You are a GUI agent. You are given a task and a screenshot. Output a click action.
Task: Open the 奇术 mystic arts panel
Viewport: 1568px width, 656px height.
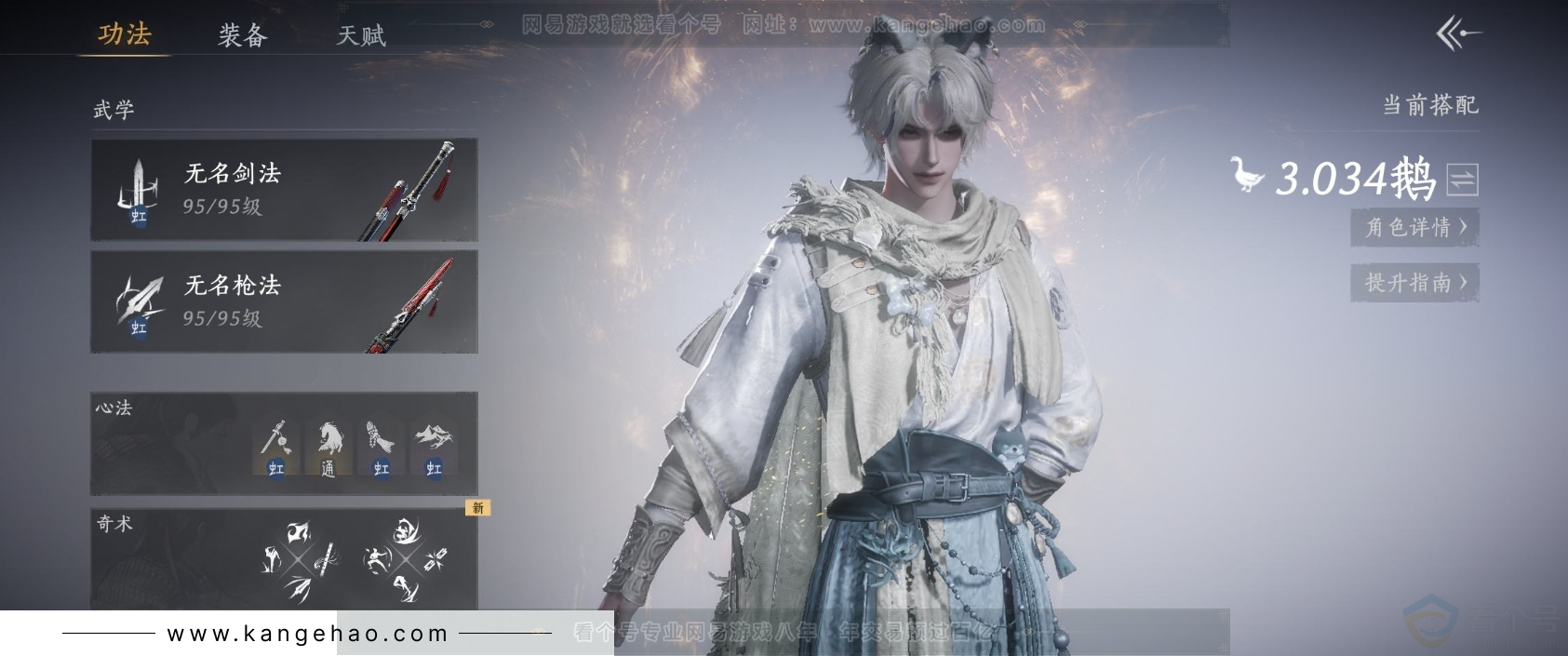[168, 558]
